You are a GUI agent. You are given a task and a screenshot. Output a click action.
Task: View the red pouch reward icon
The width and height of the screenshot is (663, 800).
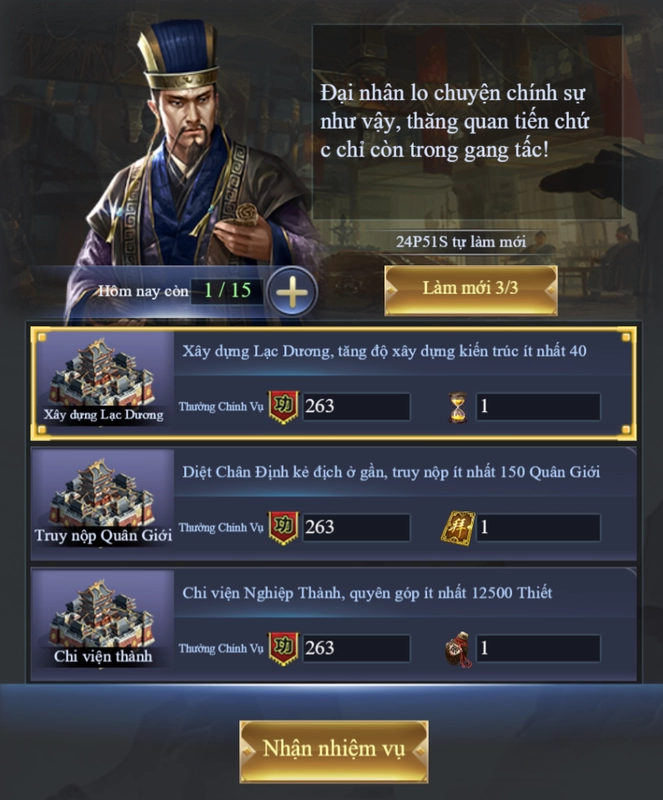coord(457,648)
